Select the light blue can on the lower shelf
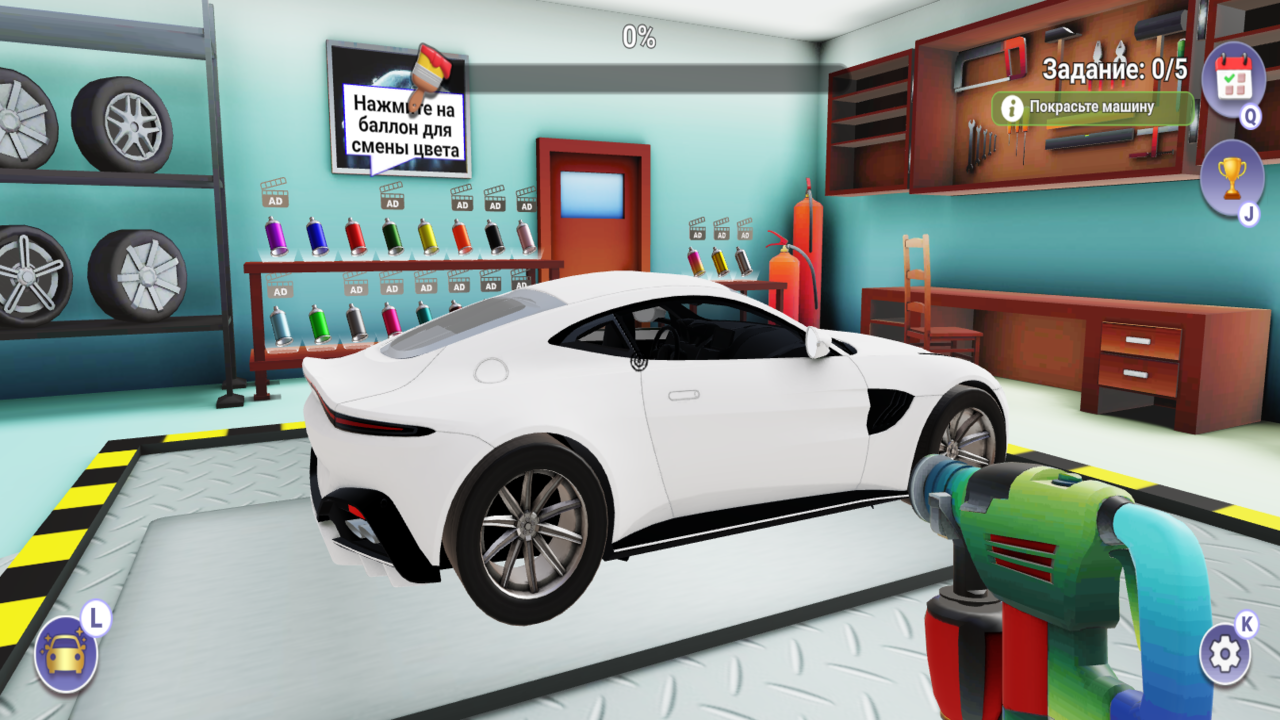This screenshot has height=720, width=1280. [x=280, y=325]
